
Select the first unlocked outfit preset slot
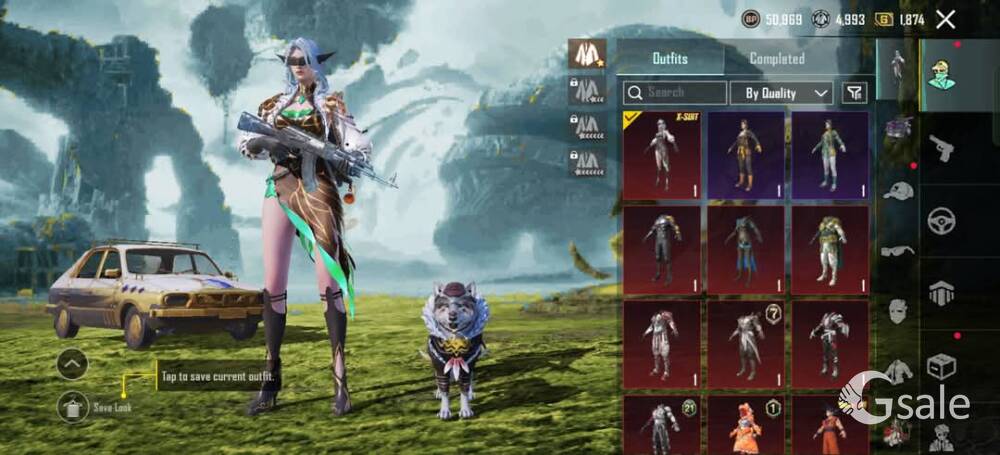point(586,54)
